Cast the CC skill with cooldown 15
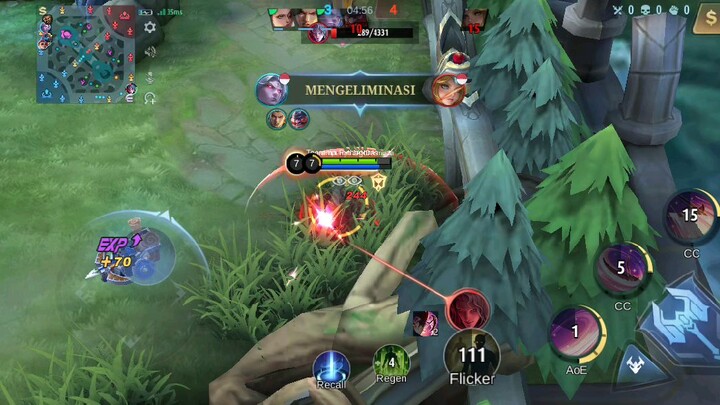This screenshot has width=720, height=405. pyautogui.click(x=690, y=217)
